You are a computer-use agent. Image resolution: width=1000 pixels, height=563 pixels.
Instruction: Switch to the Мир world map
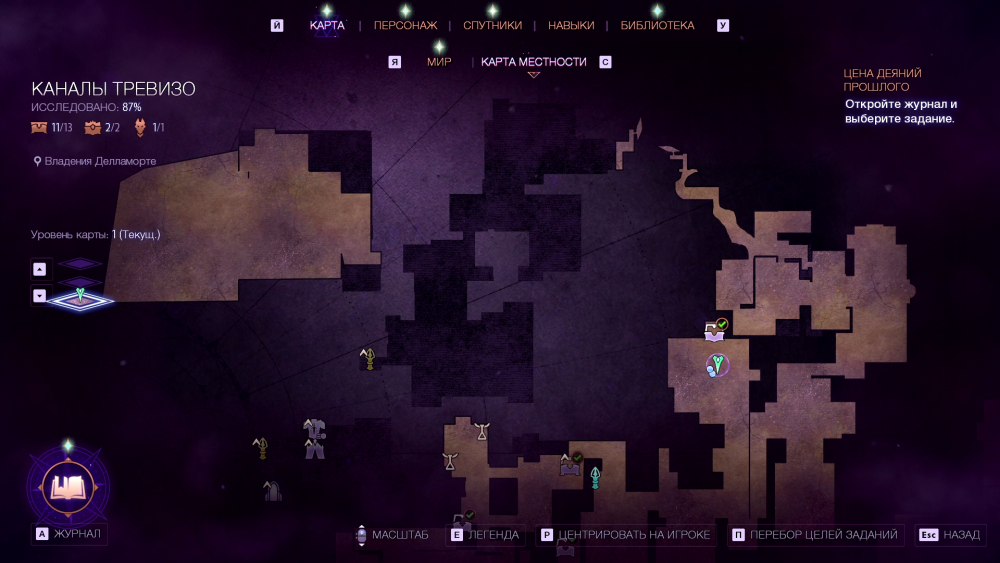click(439, 62)
